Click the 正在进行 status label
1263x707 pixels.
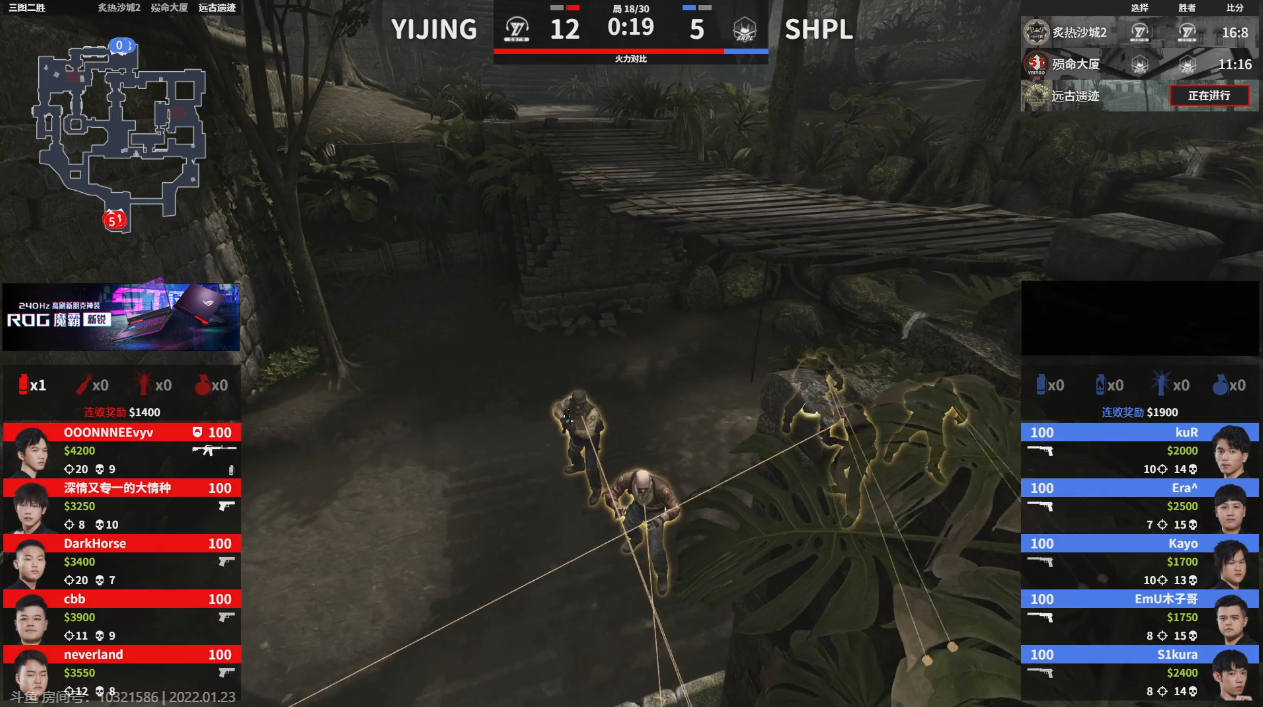tap(1210, 96)
